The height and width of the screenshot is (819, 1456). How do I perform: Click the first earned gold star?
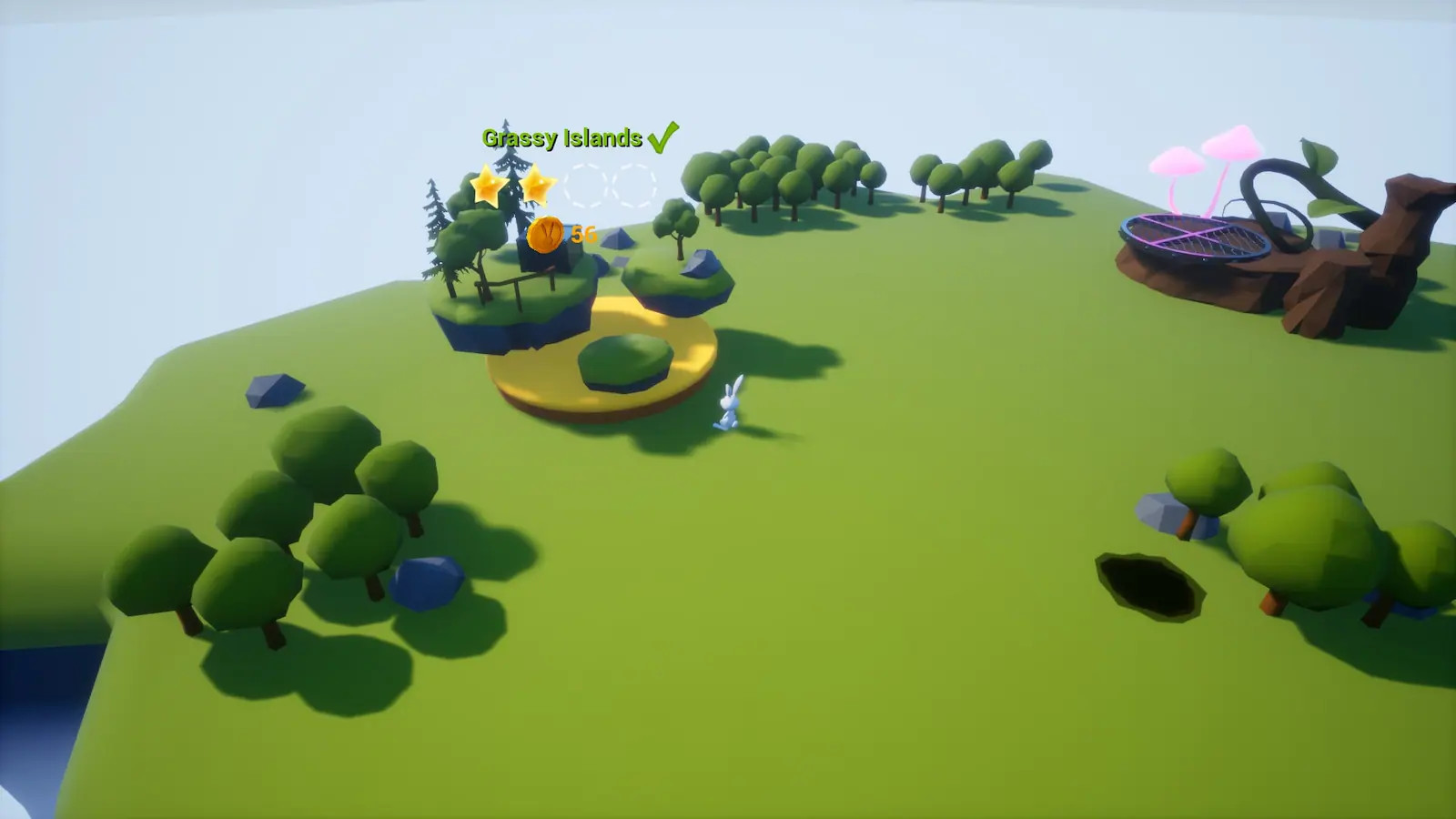486,186
